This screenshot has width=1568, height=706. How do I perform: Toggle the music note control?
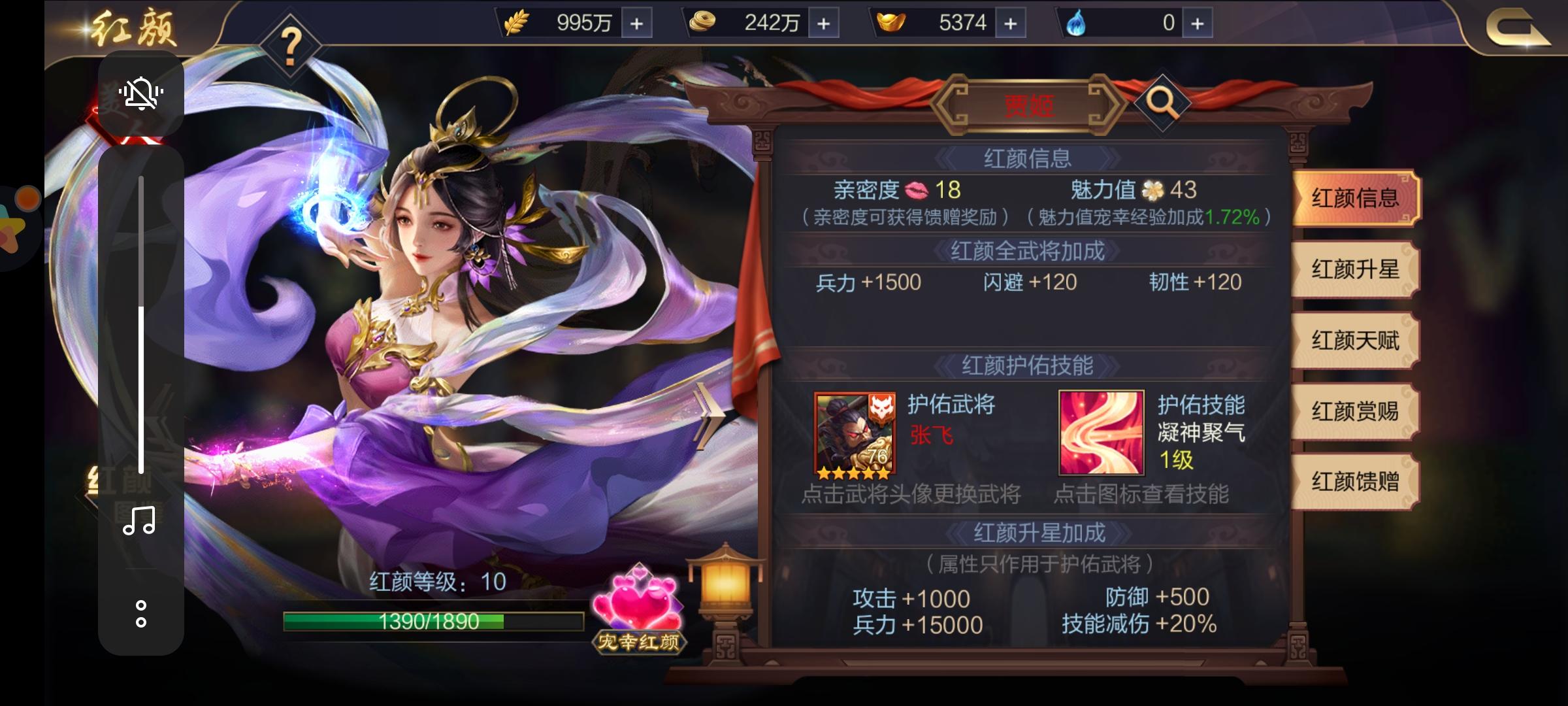click(139, 522)
